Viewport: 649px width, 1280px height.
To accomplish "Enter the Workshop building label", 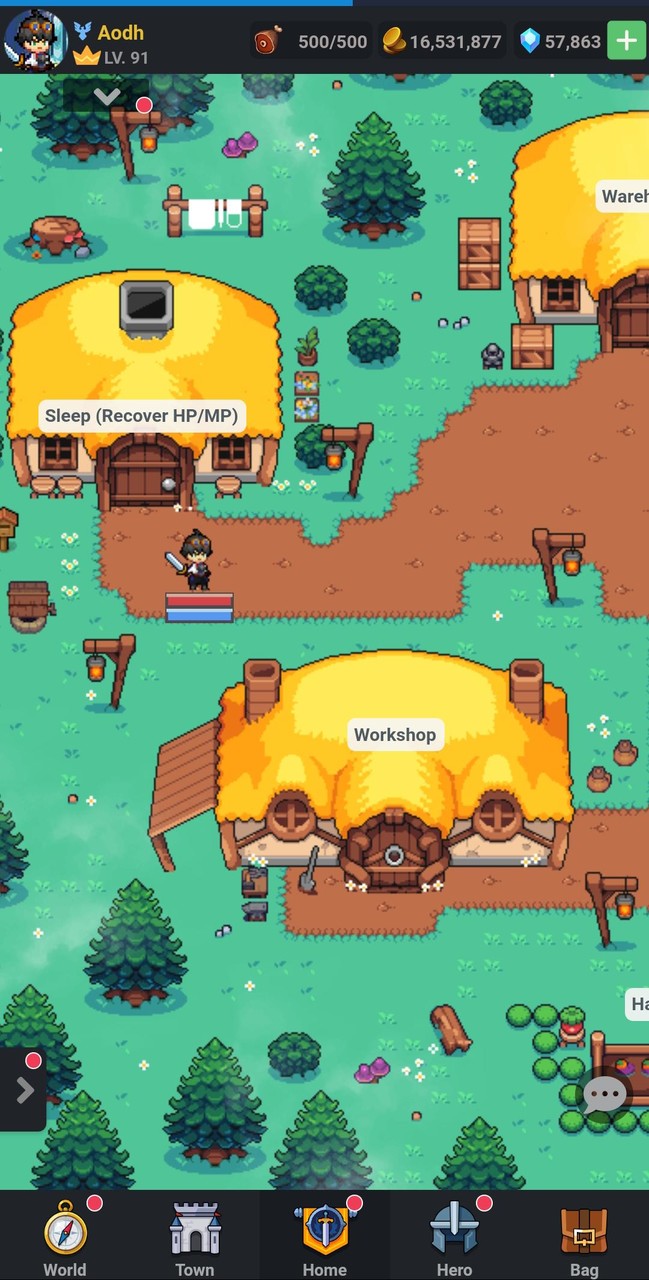I will coord(395,735).
